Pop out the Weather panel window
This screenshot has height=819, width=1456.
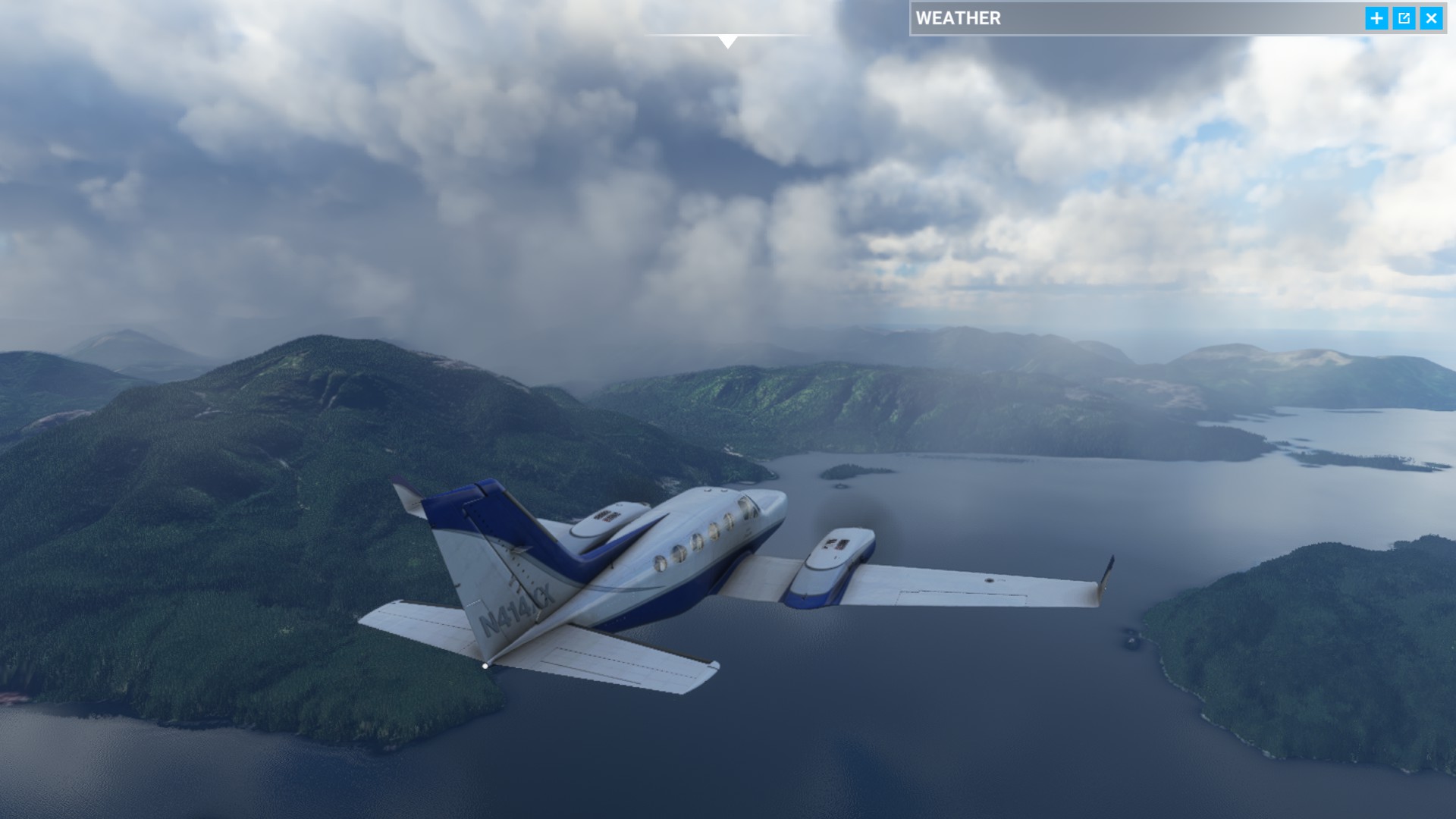1404,18
